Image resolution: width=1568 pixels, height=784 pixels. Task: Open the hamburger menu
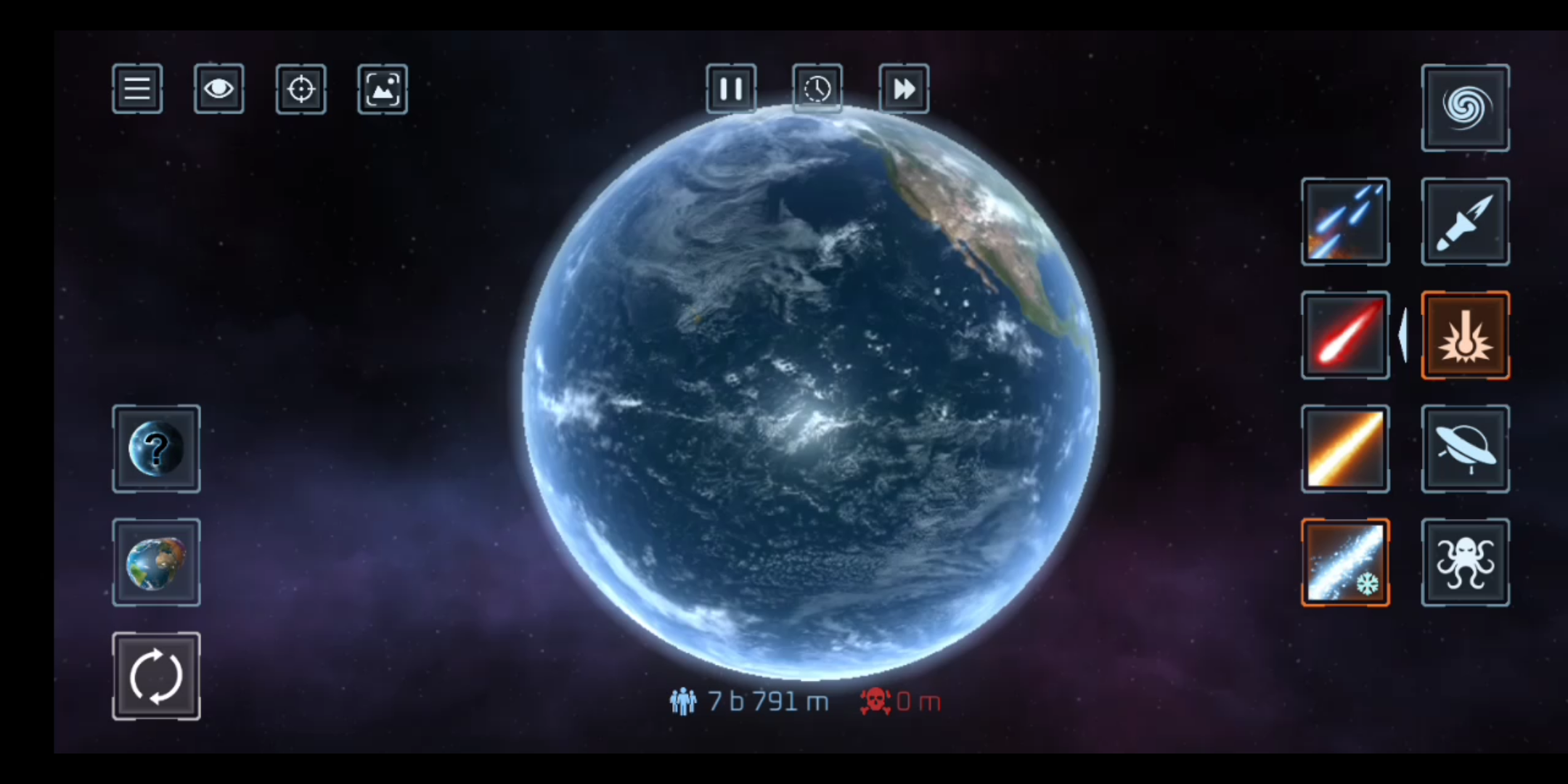(x=136, y=88)
